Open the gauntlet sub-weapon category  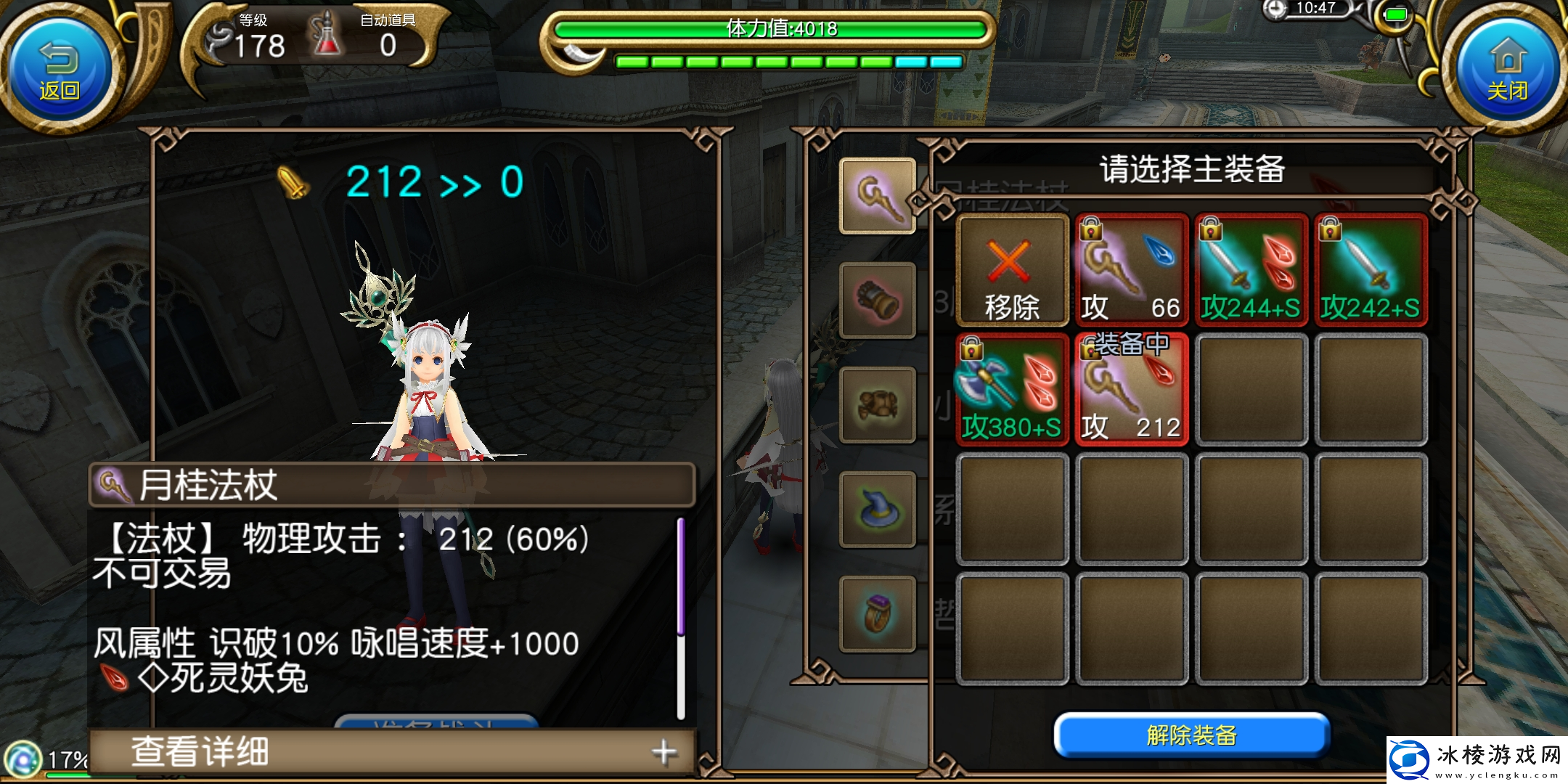point(877,301)
